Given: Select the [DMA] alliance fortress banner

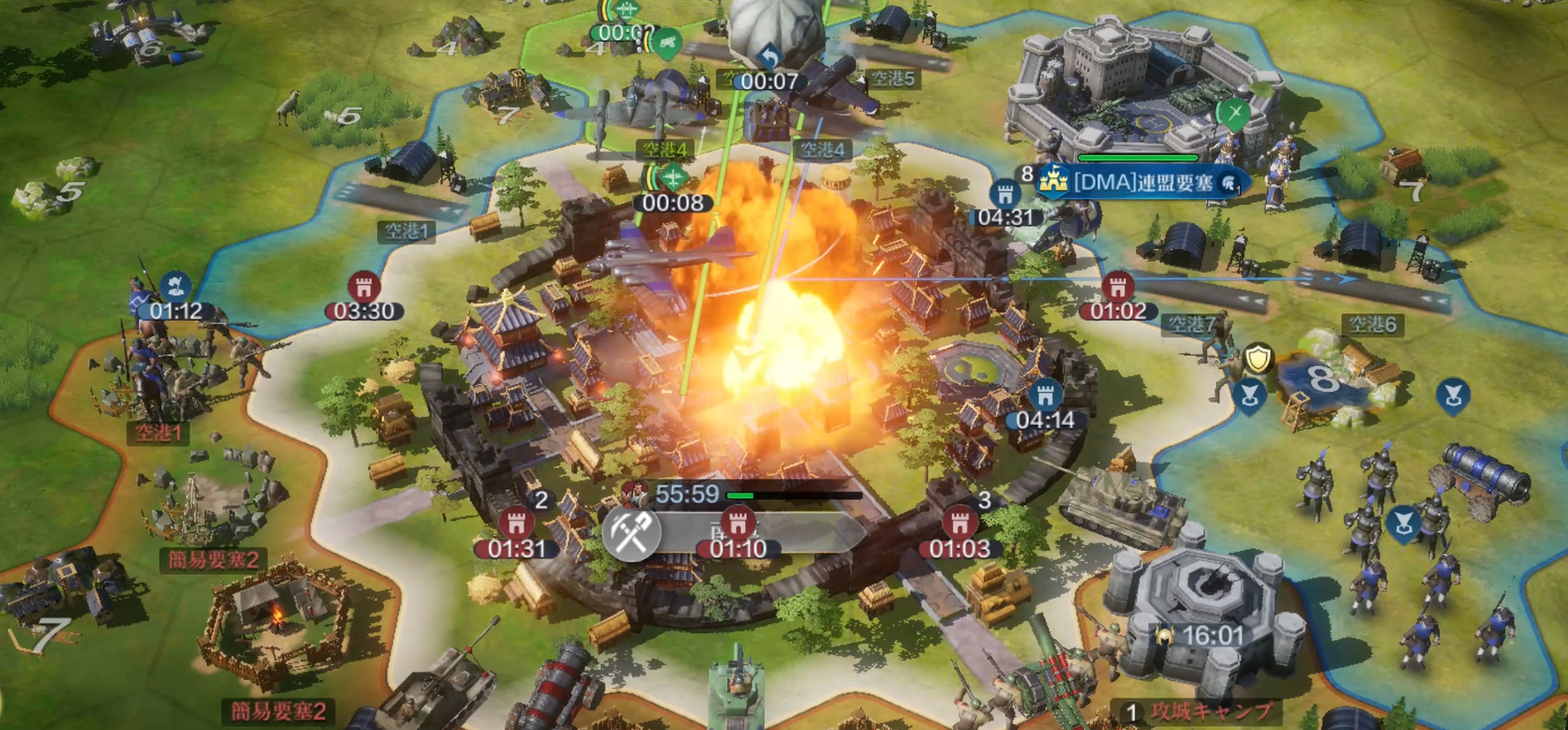Looking at the screenshot, I should coord(1142,182).
